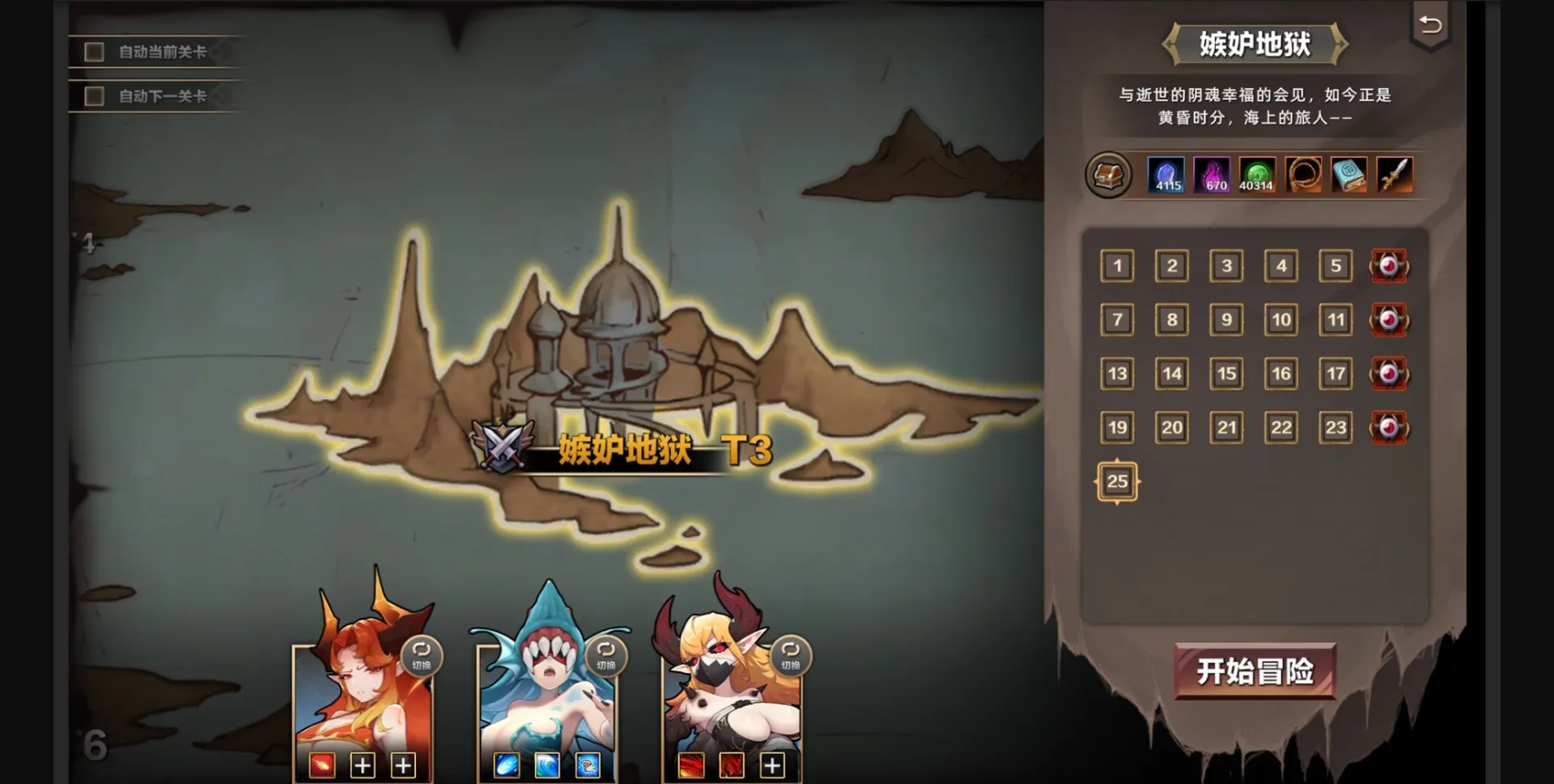
Task: Click the red eye icon beside stage 11
Action: click(1389, 320)
